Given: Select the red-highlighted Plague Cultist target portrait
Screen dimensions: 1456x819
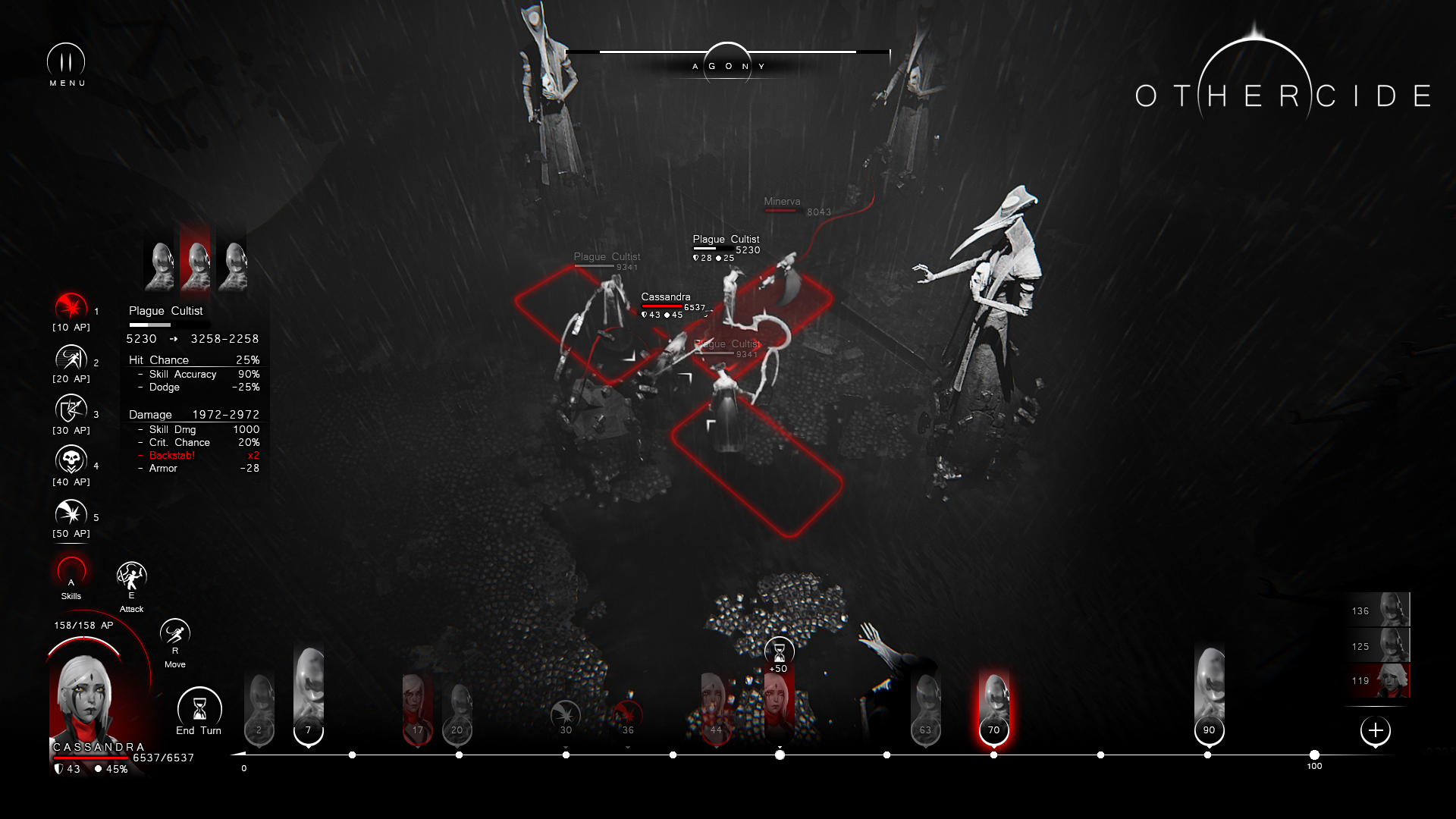Looking at the screenshot, I should pyautogui.click(x=196, y=265).
